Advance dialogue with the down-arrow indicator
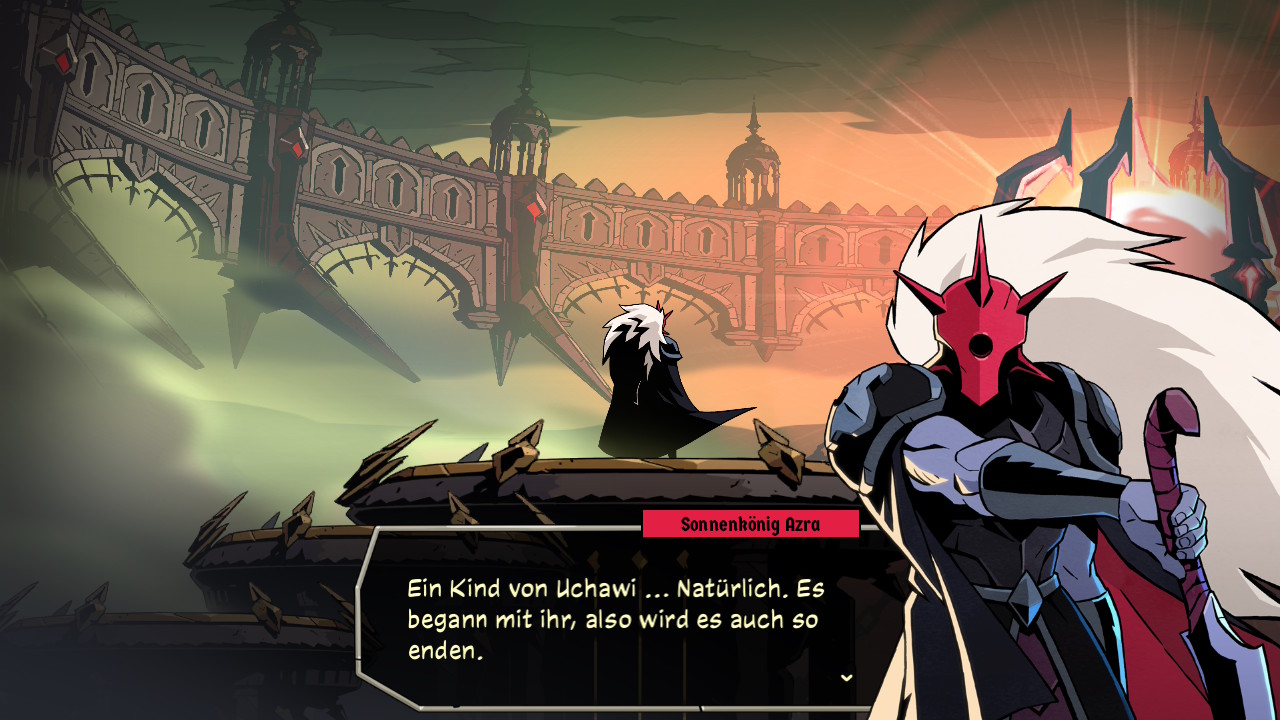Image resolution: width=1280 pixels, height=720 pixels. click(846, 677)
